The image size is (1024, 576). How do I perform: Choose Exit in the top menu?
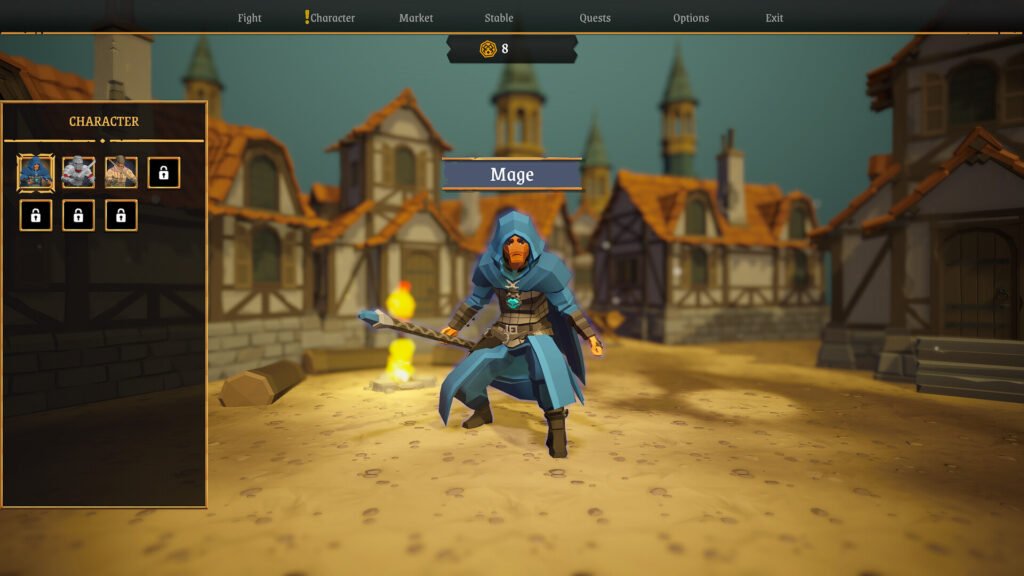[x=774, y=18]
